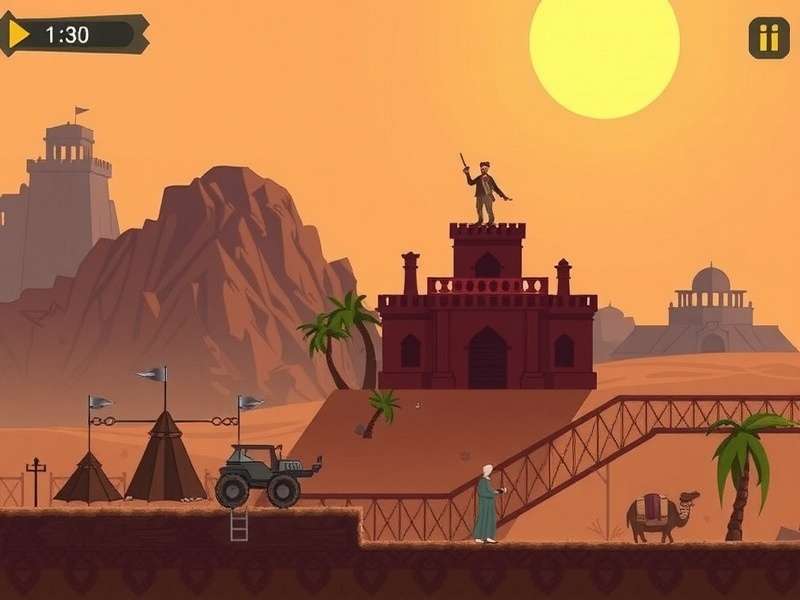This screenshot has width=800, height=600.
Task: Click the yellow play arrow beside the timer
Action: [19, 34]
